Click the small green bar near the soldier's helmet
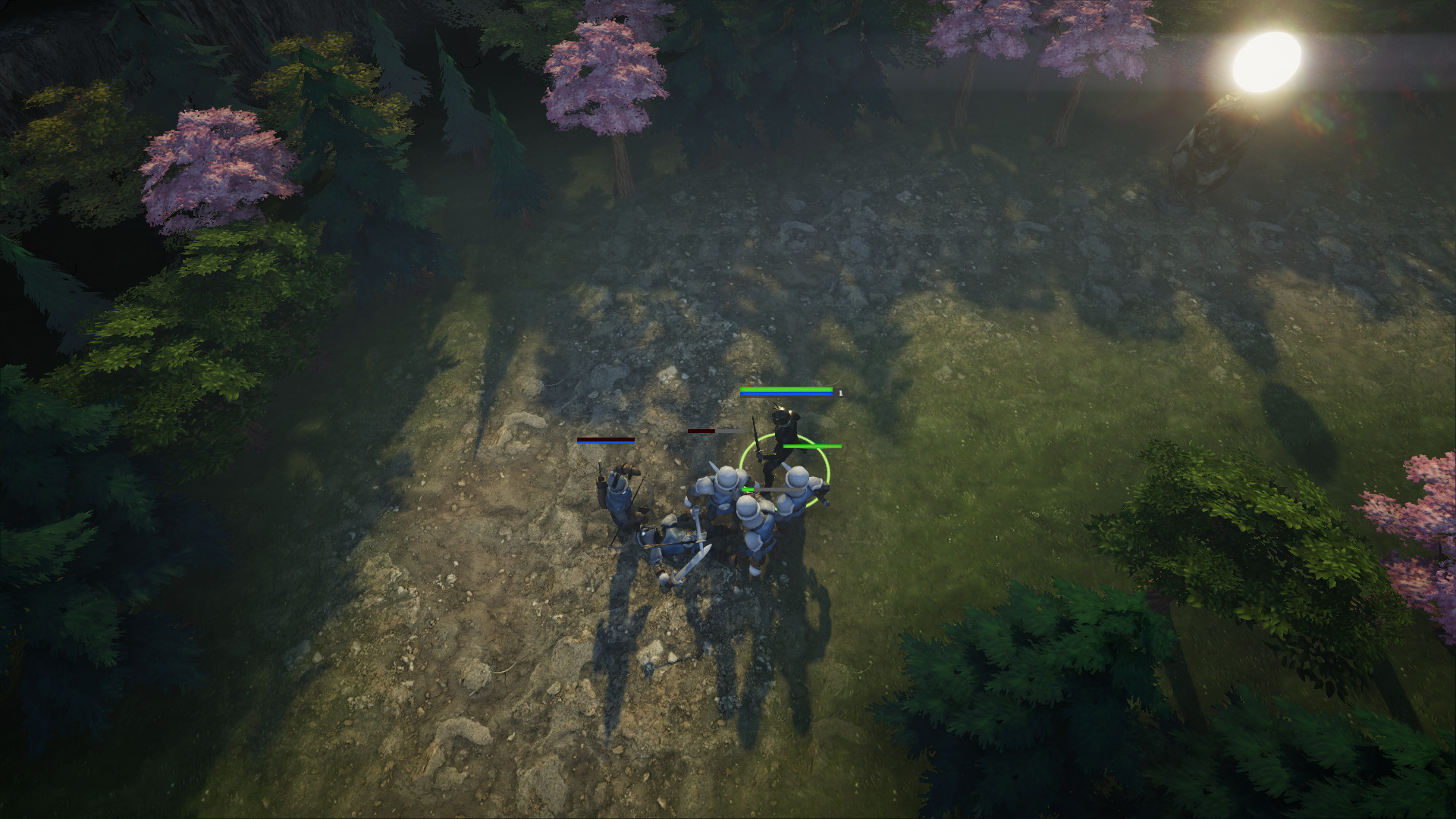 [747, 489]
